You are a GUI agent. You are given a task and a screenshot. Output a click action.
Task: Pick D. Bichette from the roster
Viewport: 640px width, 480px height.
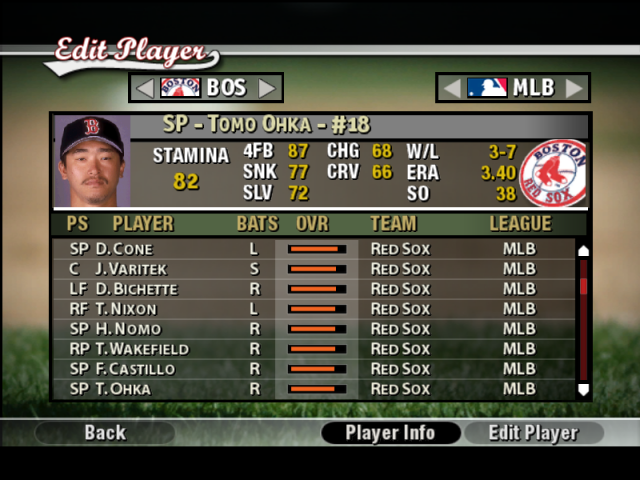[310, 289]
